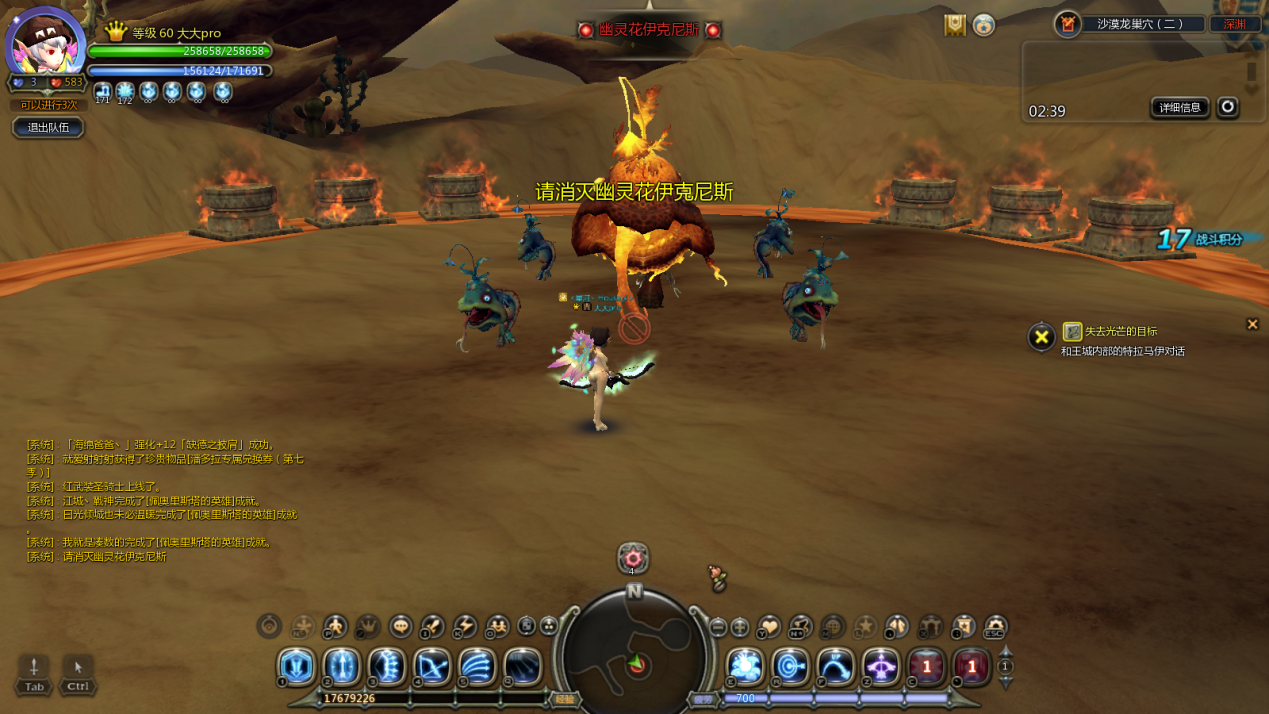Use the multi-arrow fan skill in slot 5
Viewport: 1269px width, 714px height.
pyautogui.click(x=477, y=667)
